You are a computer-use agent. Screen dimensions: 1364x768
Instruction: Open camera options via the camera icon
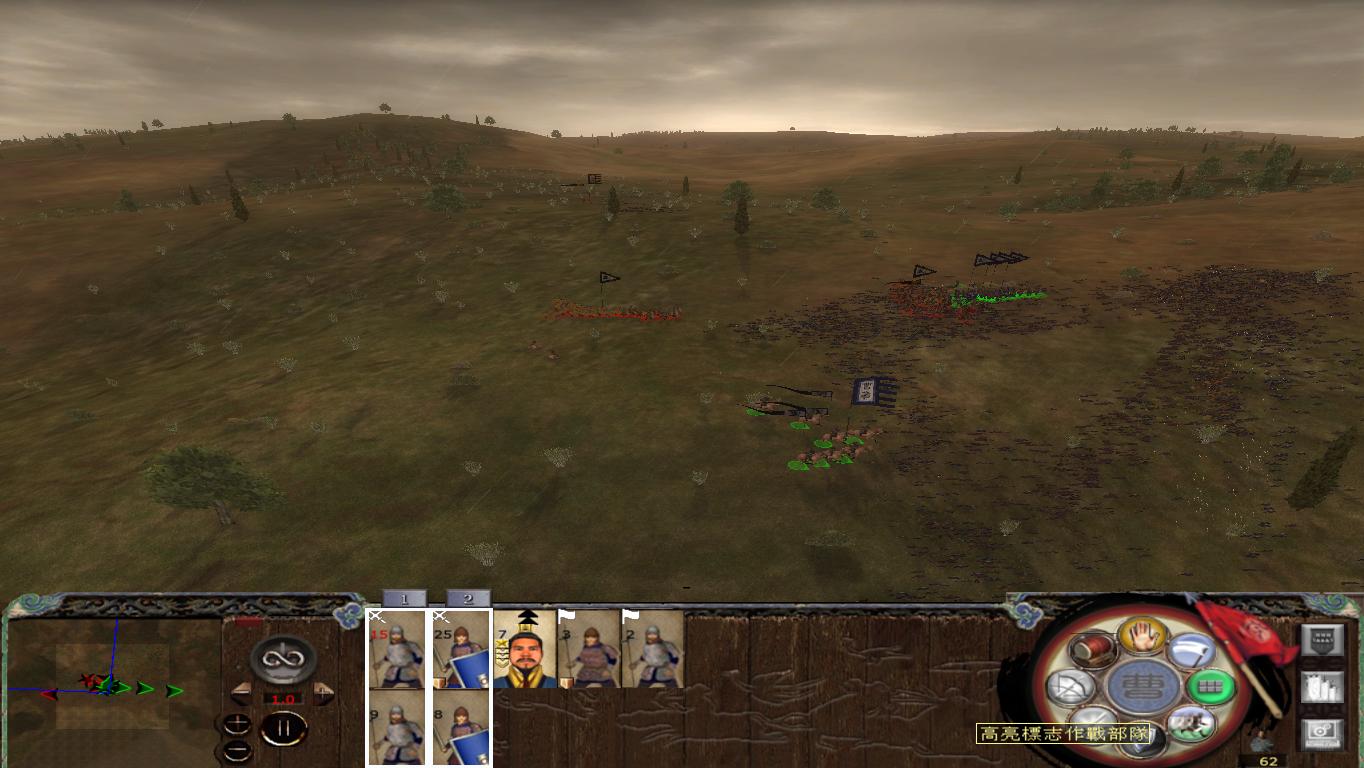[1322, 733]
